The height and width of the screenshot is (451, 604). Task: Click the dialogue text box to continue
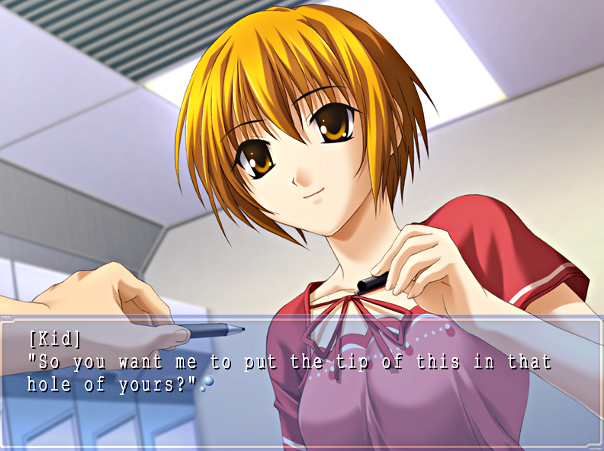301,382
